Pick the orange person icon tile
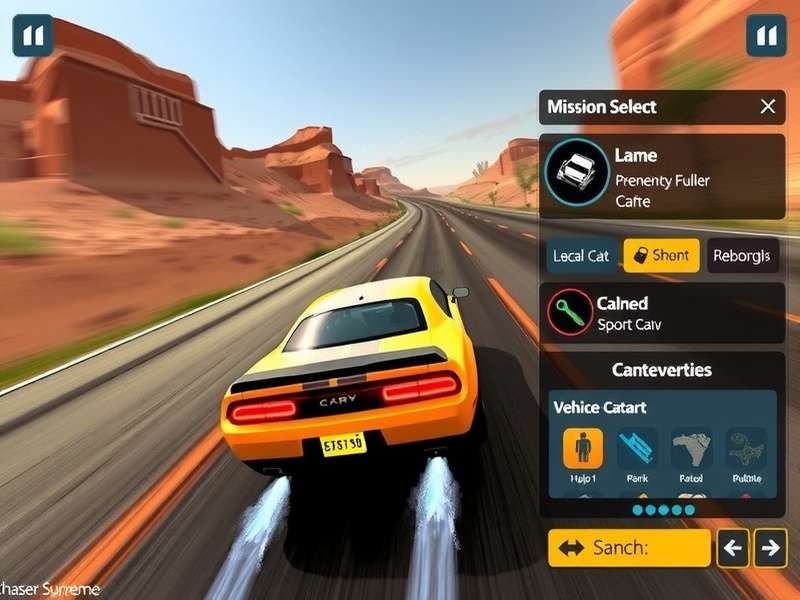Viewport: 800px width, 600px height. click(x=583, y=449)
